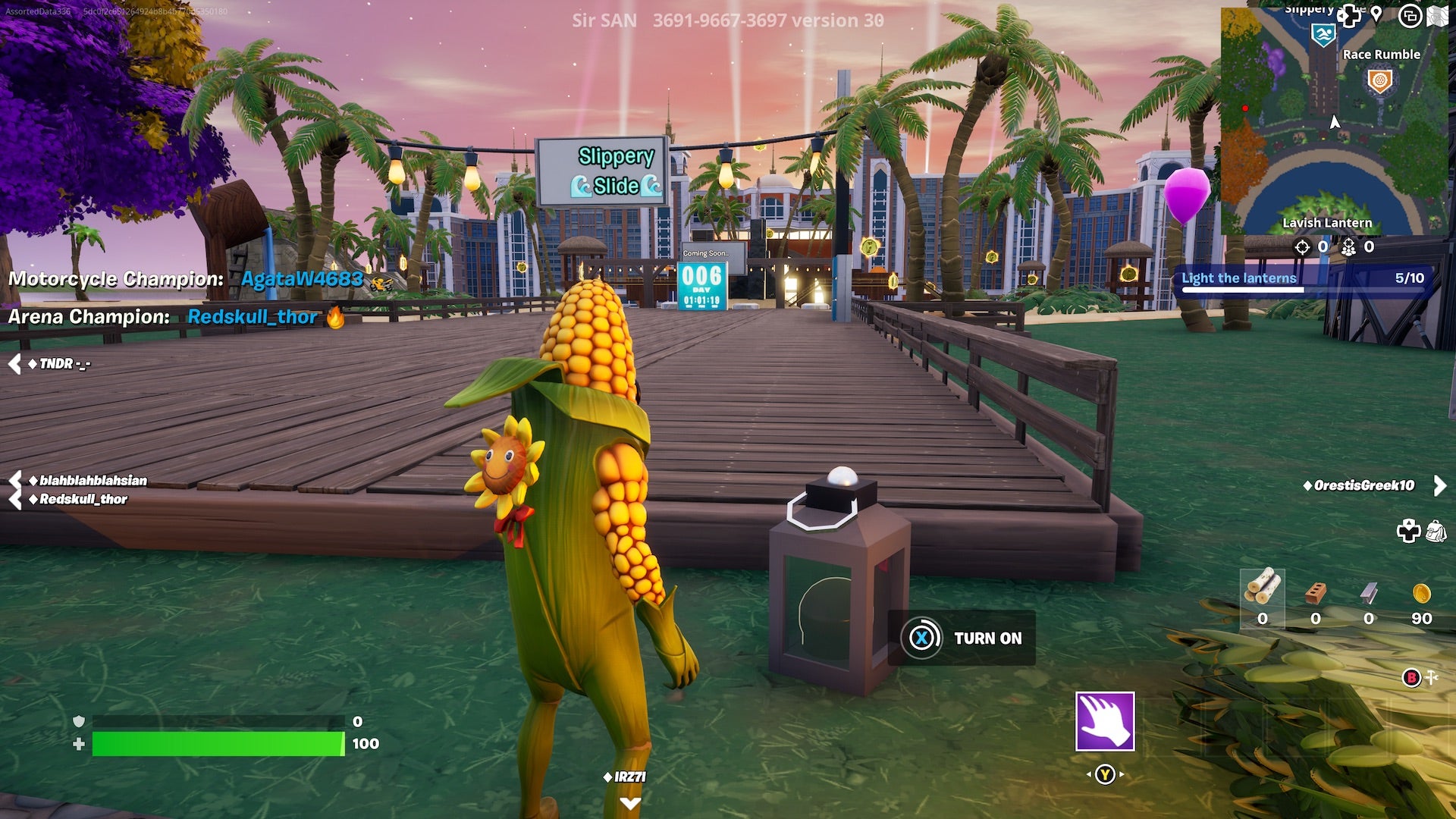Toggle the squad member counter icon
Image resolution: width=1456 pixels, height=819 pixels.
click(1349, 248)
